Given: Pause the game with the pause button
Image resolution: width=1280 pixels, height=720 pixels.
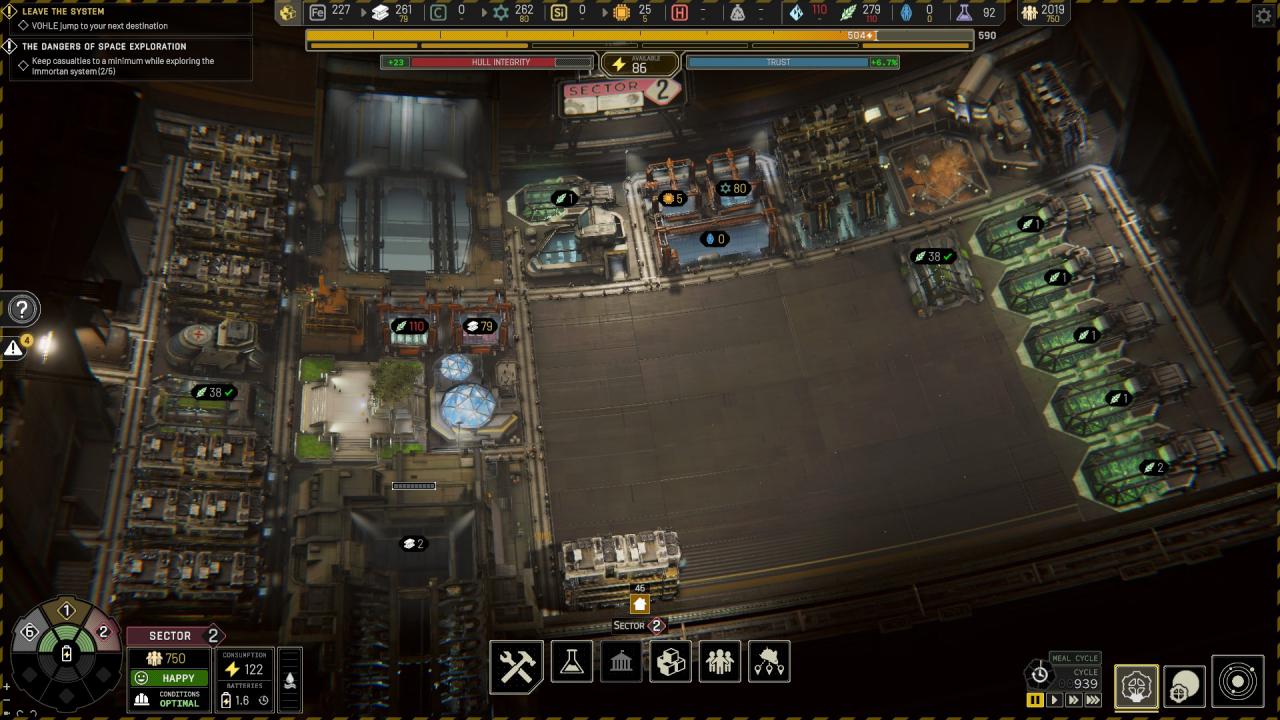Looking at the screenshot, I should 1036,700.
